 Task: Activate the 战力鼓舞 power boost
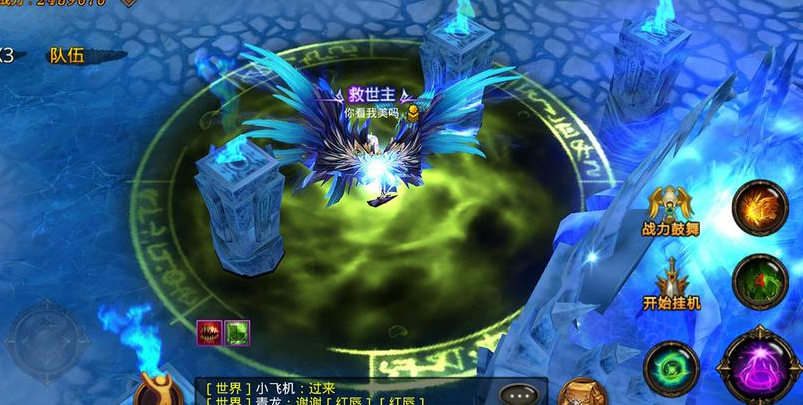click(x=671, y=208)
